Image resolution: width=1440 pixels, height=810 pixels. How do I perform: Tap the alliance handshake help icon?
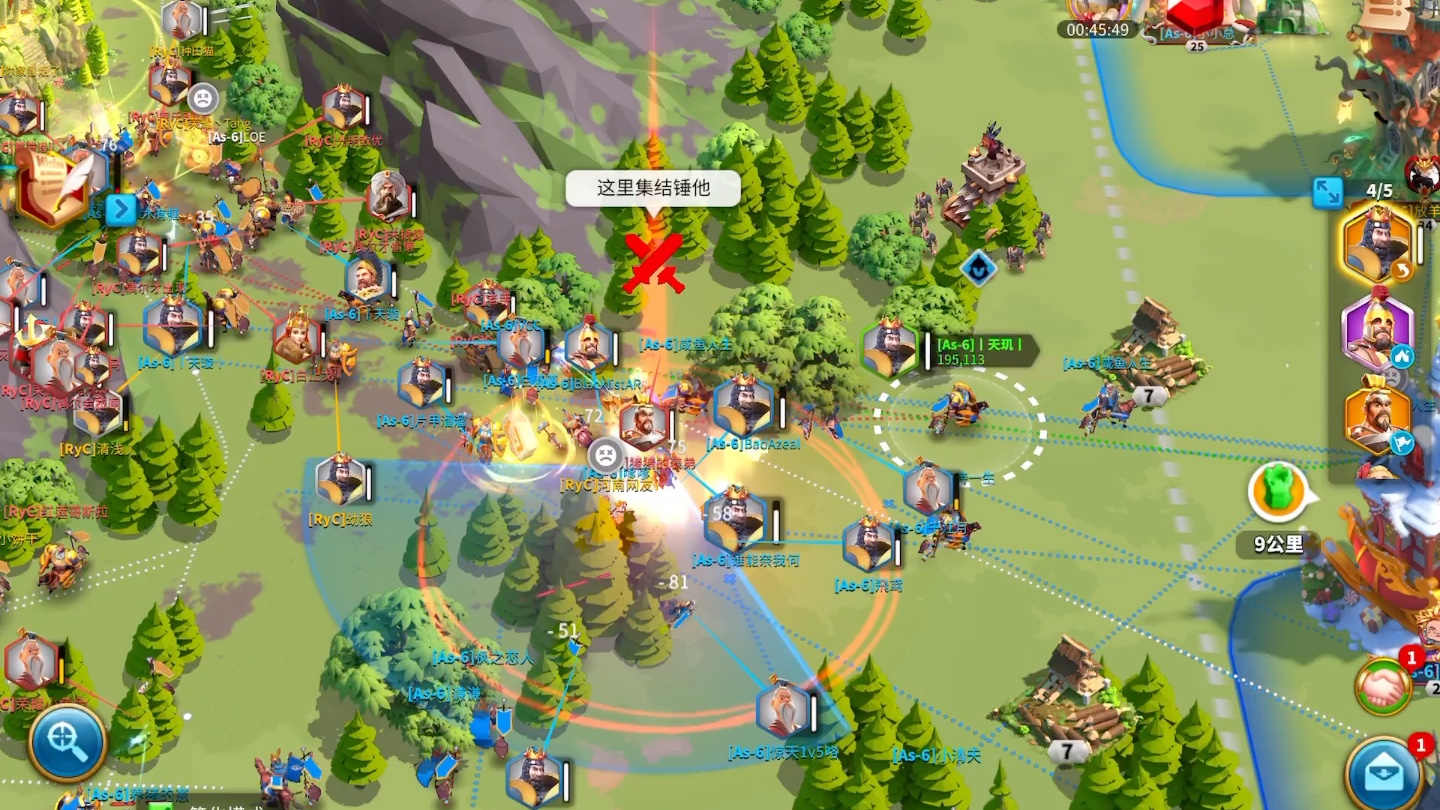coord(1384,687)
